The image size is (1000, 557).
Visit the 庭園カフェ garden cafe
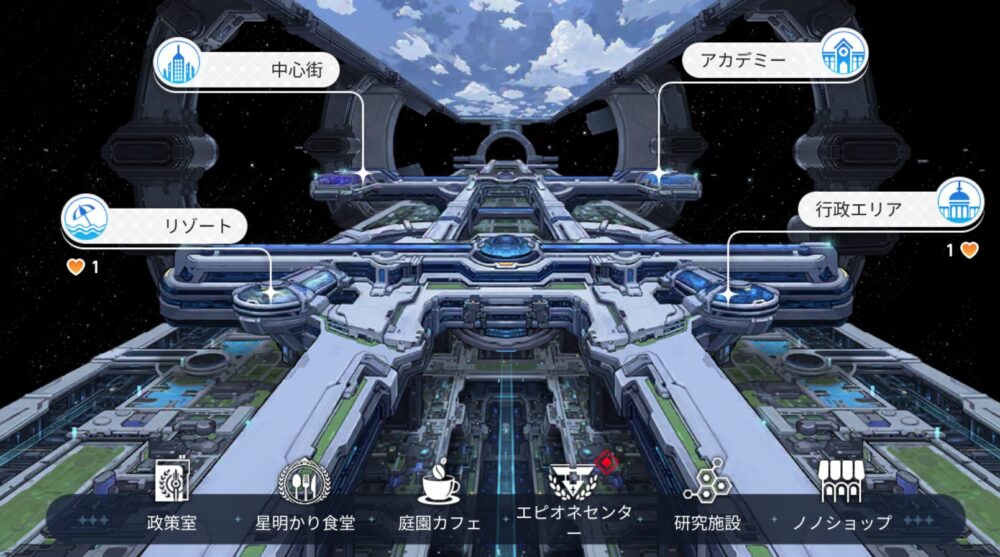[439, 498]
